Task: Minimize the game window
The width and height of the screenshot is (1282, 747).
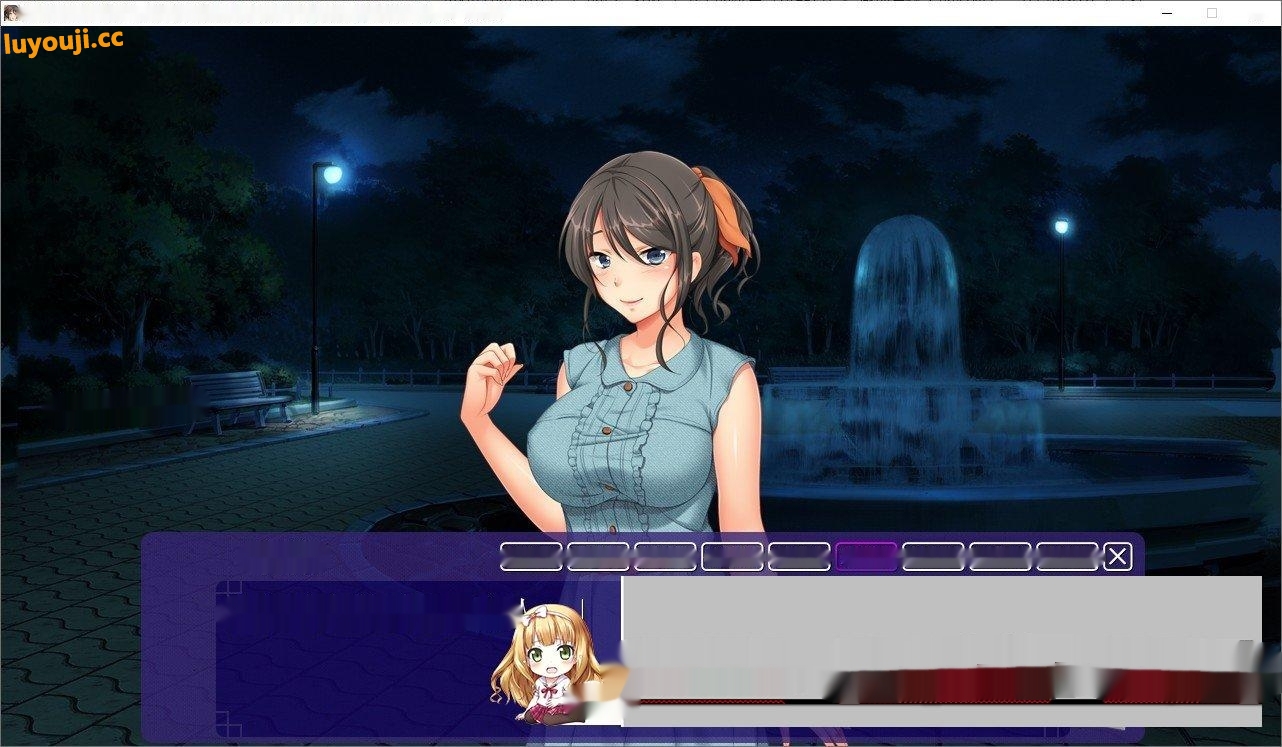Action: tap(1168, 13)
